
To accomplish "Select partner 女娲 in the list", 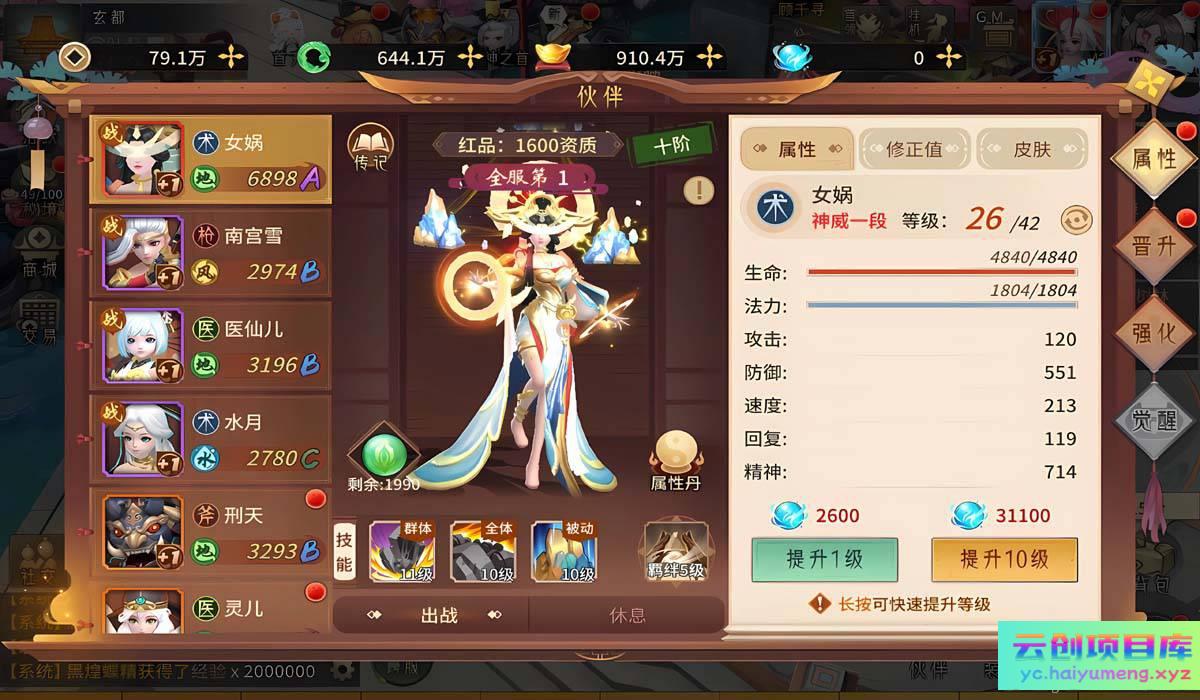I will point(210,160).
